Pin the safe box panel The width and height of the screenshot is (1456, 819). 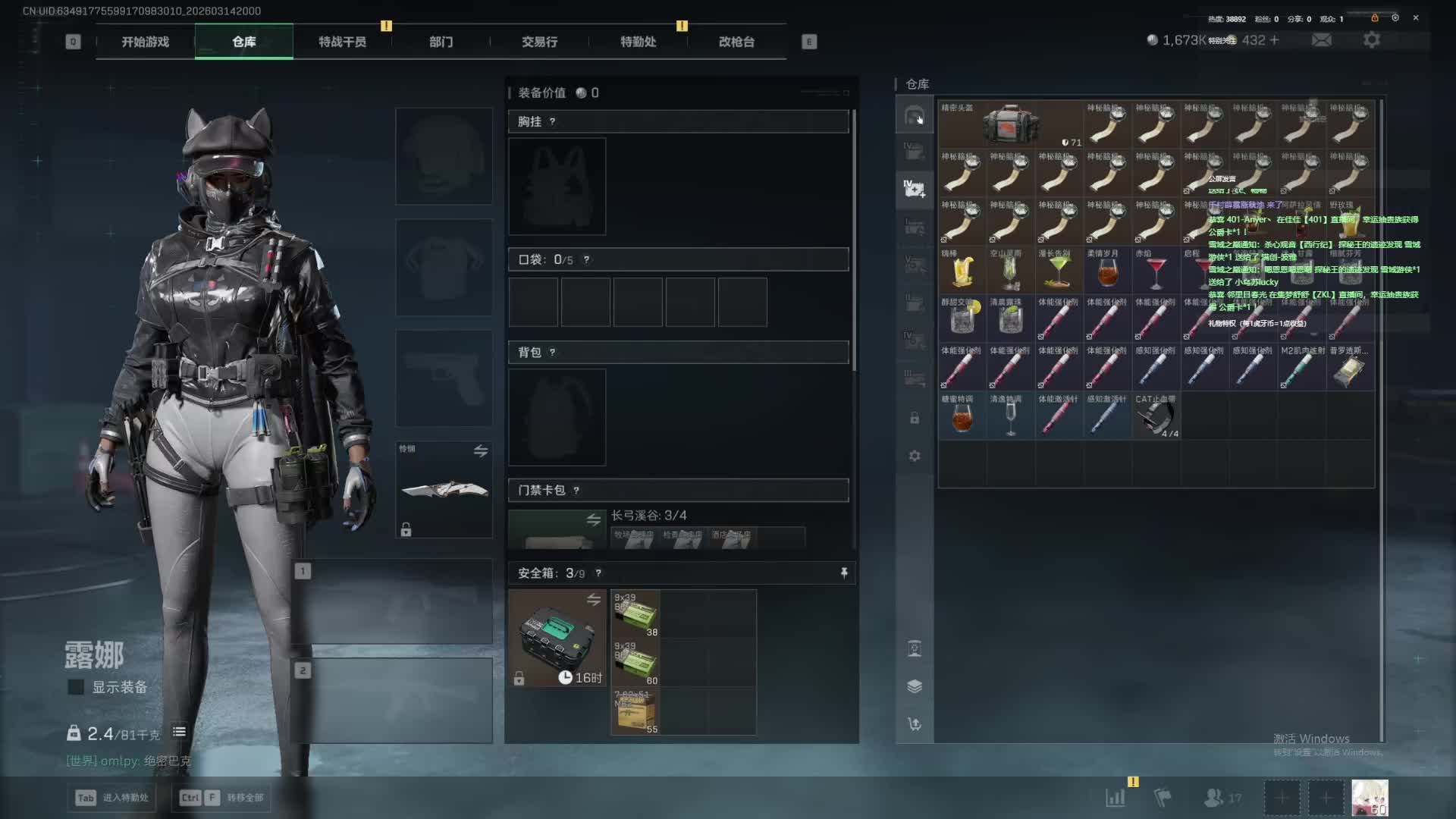click(844, 573)
